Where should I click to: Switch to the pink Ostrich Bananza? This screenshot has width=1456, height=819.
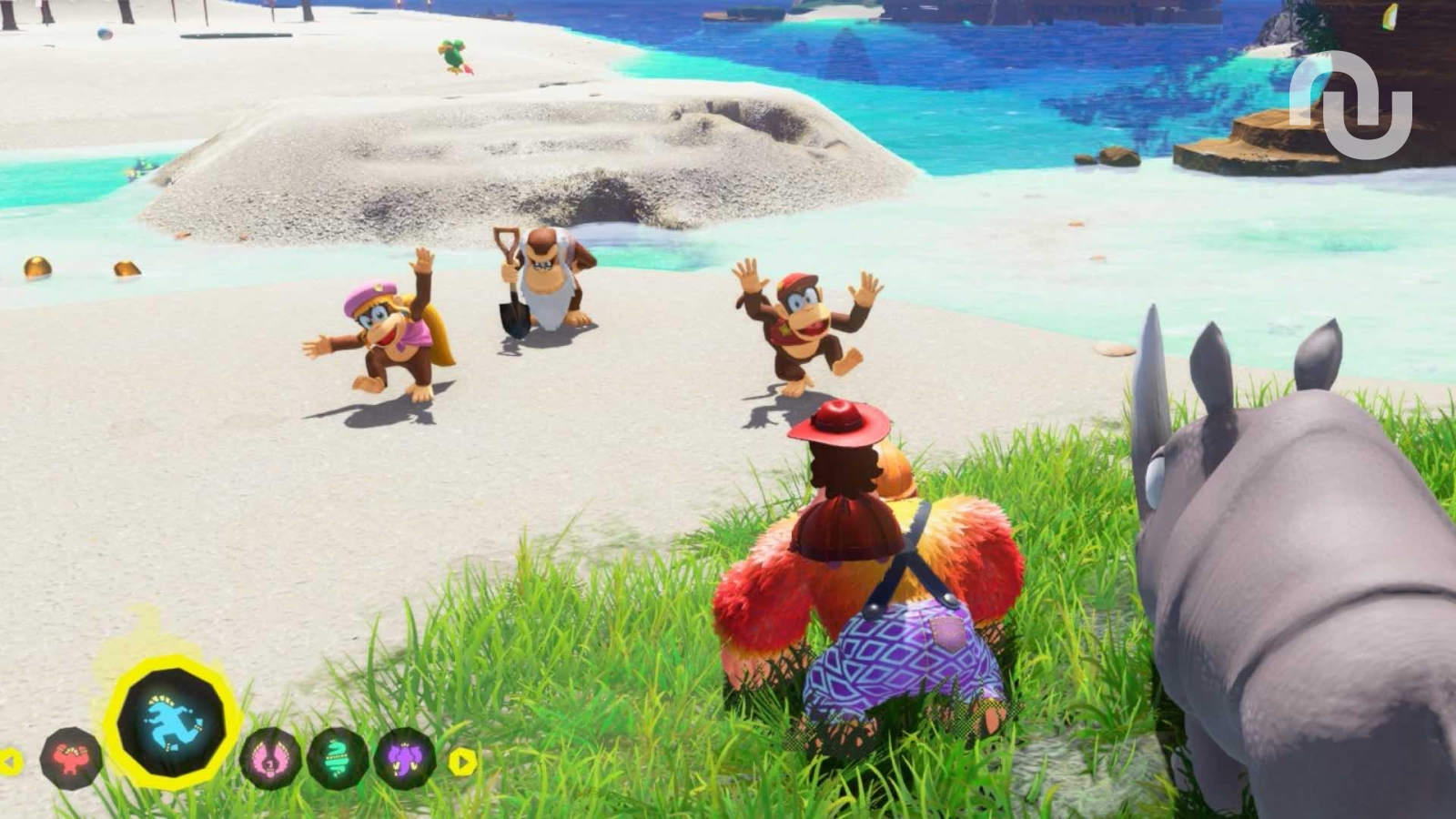tap(270, 757)
